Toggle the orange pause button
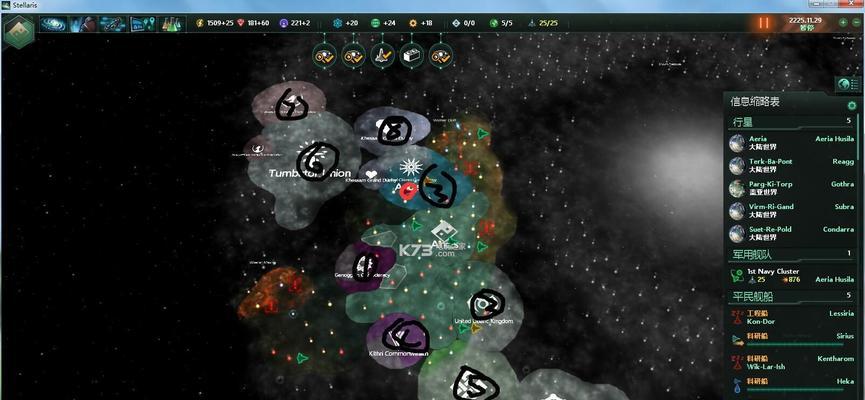 tap(765, 23)
